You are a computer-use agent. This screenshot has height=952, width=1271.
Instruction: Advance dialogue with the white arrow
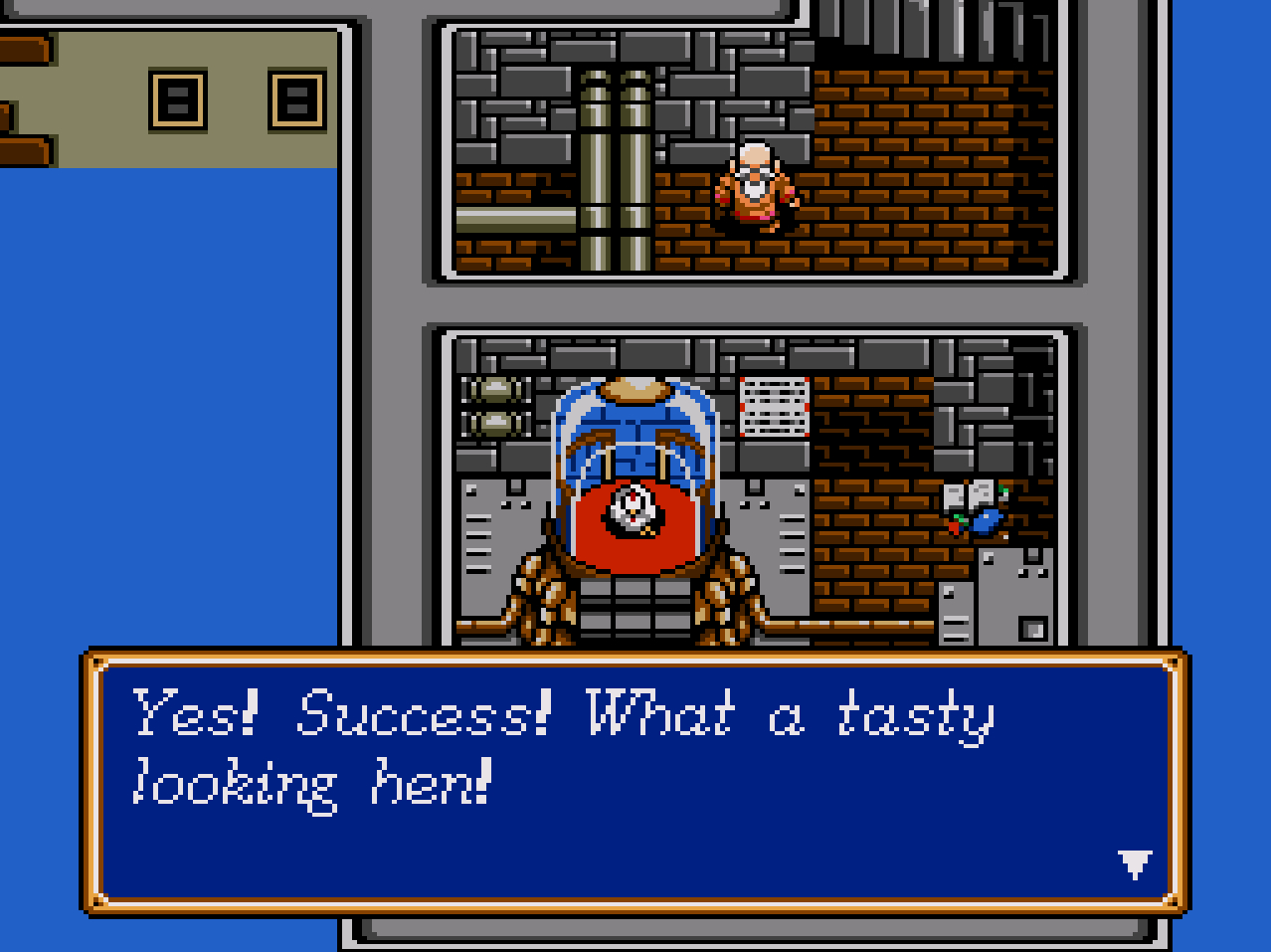click(x=1134, y=862)
